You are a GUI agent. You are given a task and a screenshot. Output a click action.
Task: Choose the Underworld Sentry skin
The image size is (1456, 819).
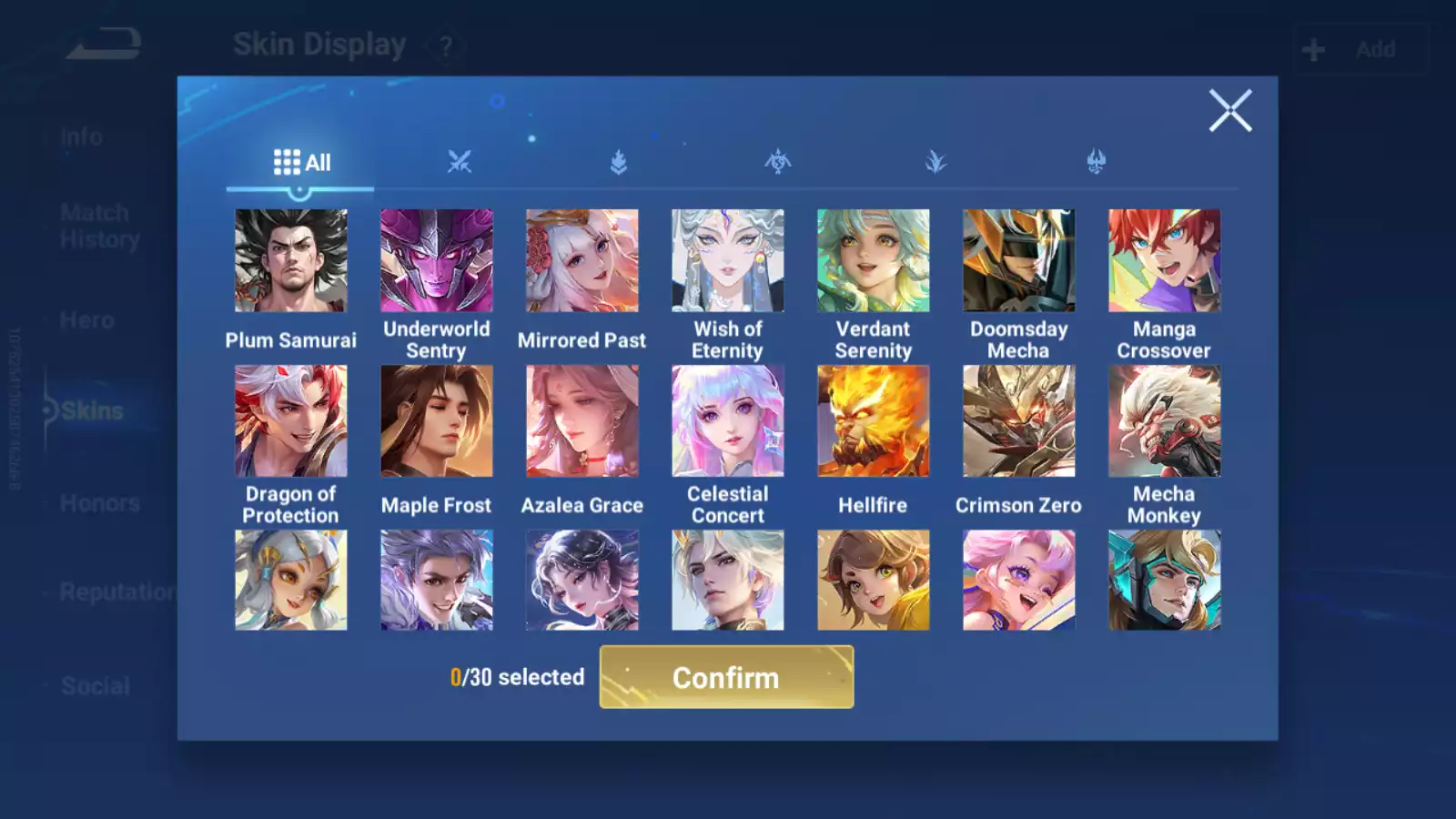(437, 261)
